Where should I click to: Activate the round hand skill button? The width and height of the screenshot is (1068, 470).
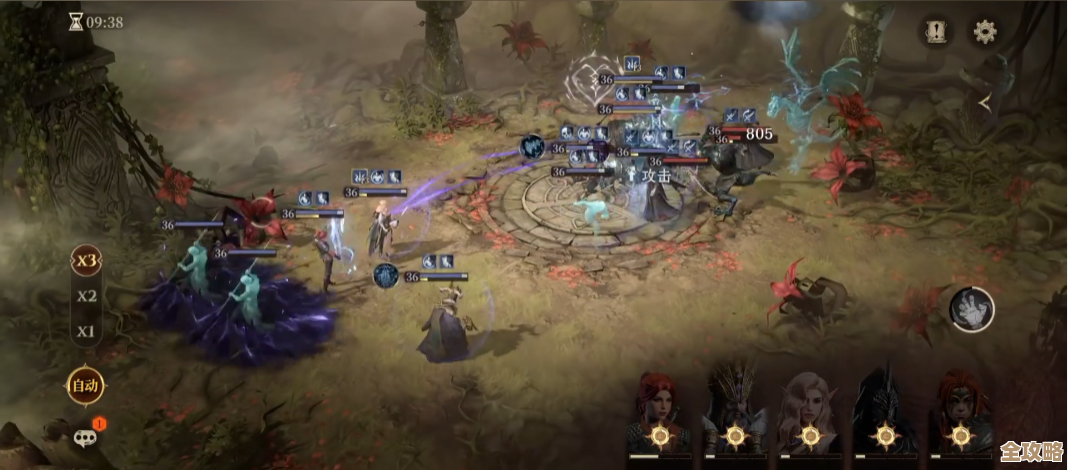971,309
